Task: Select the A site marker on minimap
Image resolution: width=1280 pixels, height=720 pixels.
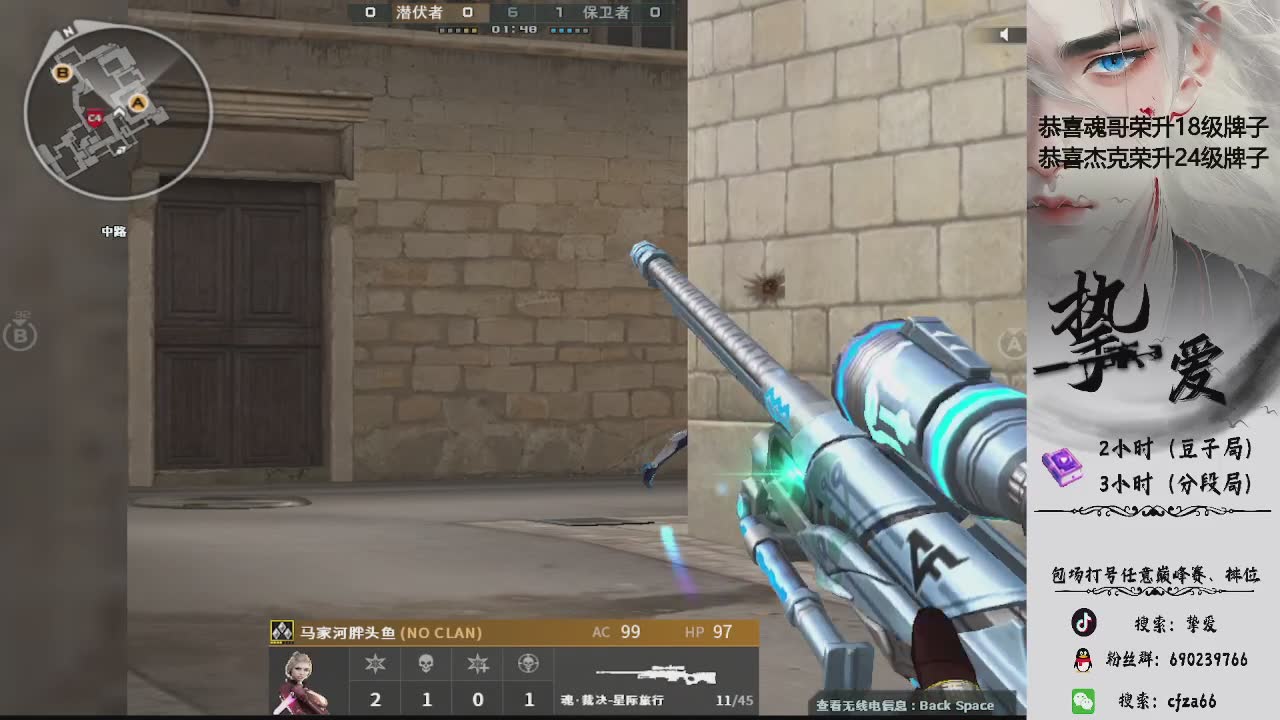Action: pyautogui.click(x=138, y=103)
